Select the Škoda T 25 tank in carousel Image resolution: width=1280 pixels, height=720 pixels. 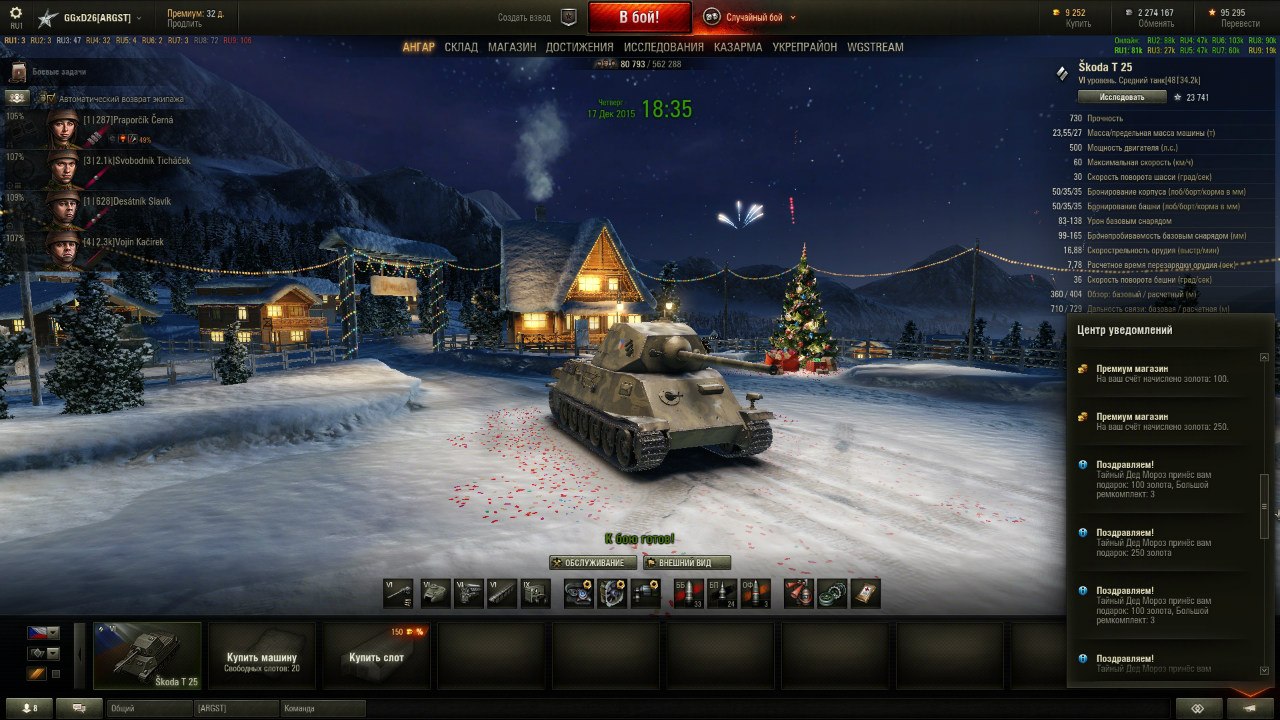(148, 655)
